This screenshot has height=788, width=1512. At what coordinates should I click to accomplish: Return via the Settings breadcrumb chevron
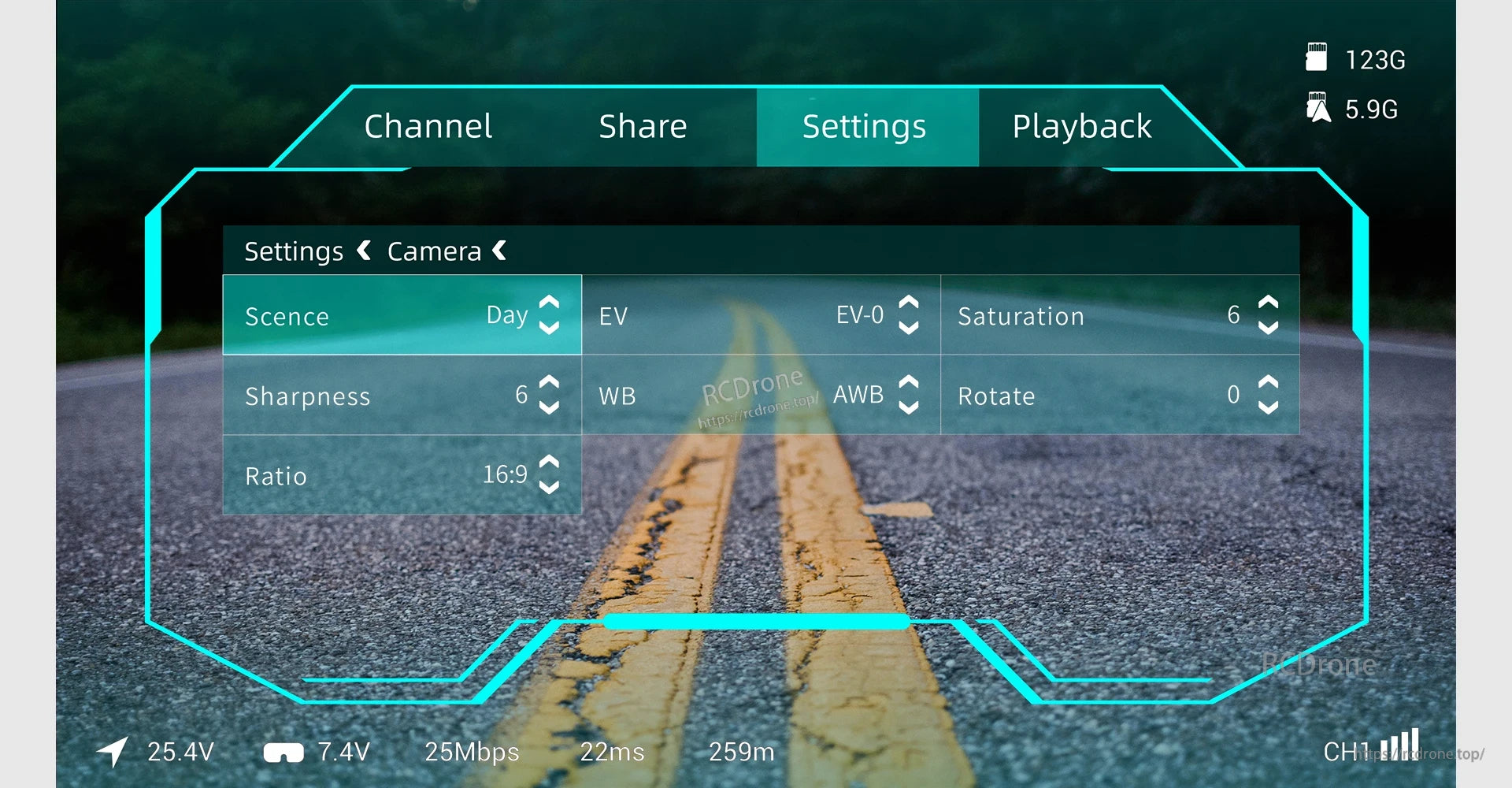[x=363, y=251]
